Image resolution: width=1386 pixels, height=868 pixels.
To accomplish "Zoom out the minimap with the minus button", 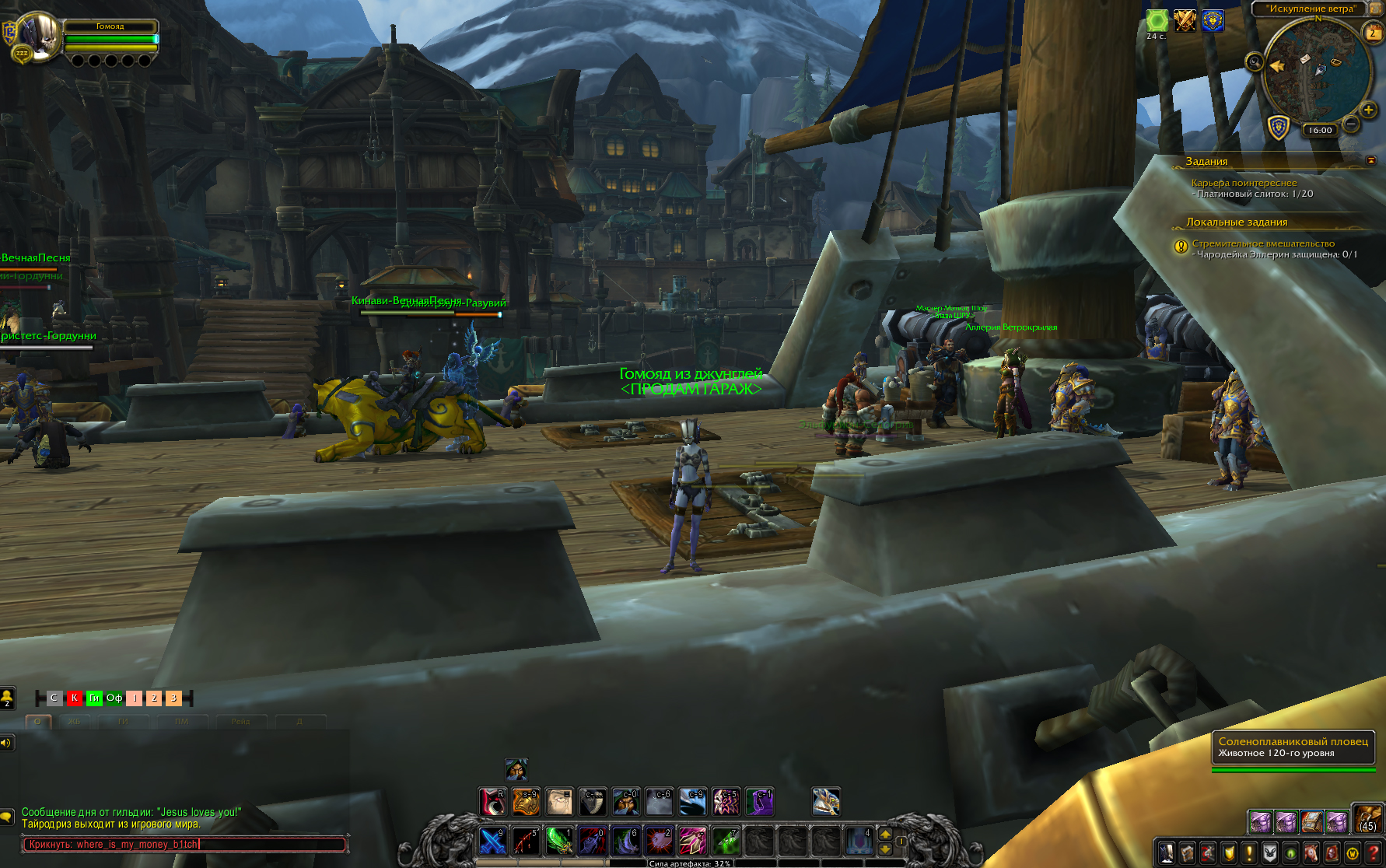I will pyautogui.click(x=1351, y=124).
